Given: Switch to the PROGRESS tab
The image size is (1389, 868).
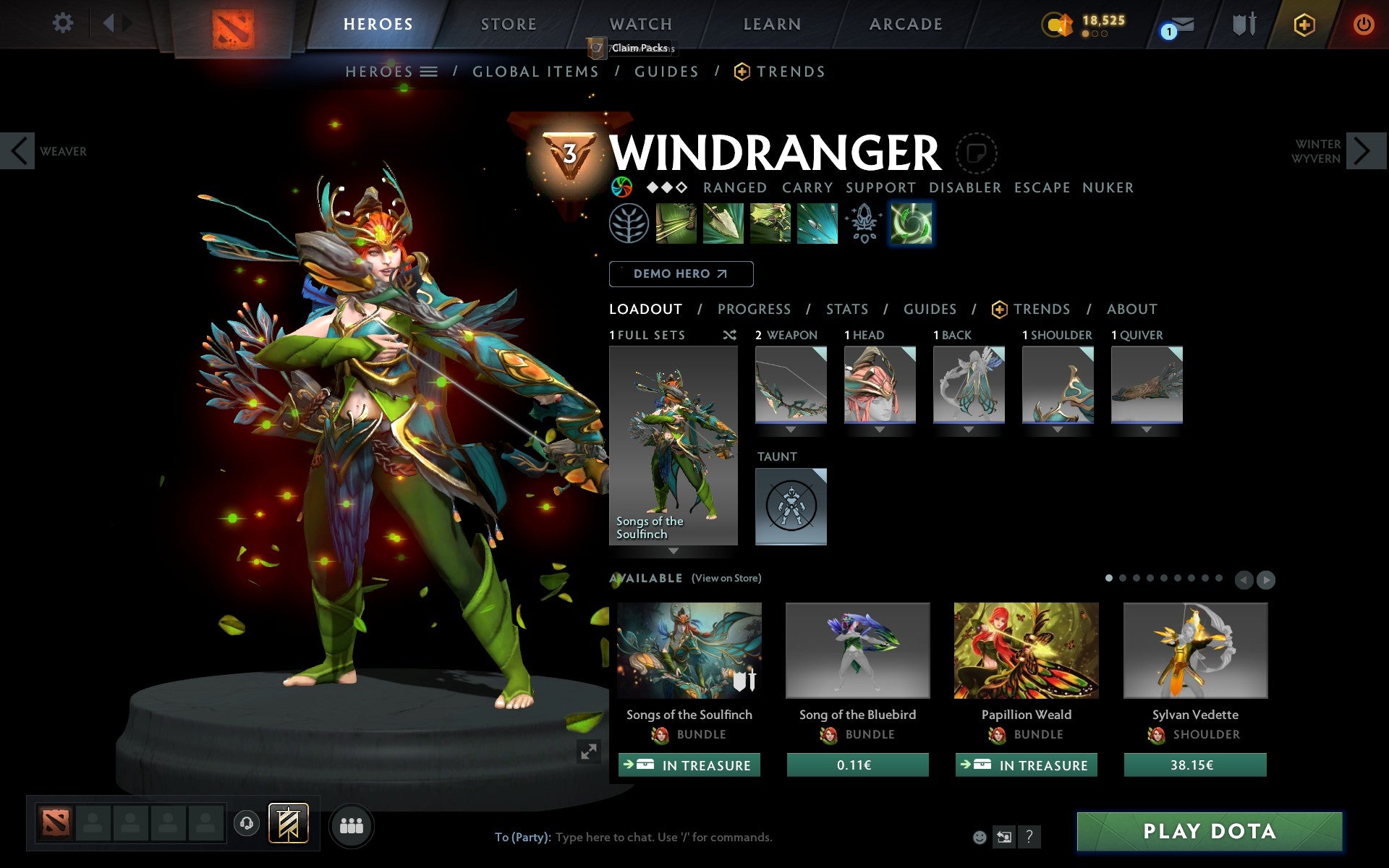Looking at the screenshot, I should (754, 309).
